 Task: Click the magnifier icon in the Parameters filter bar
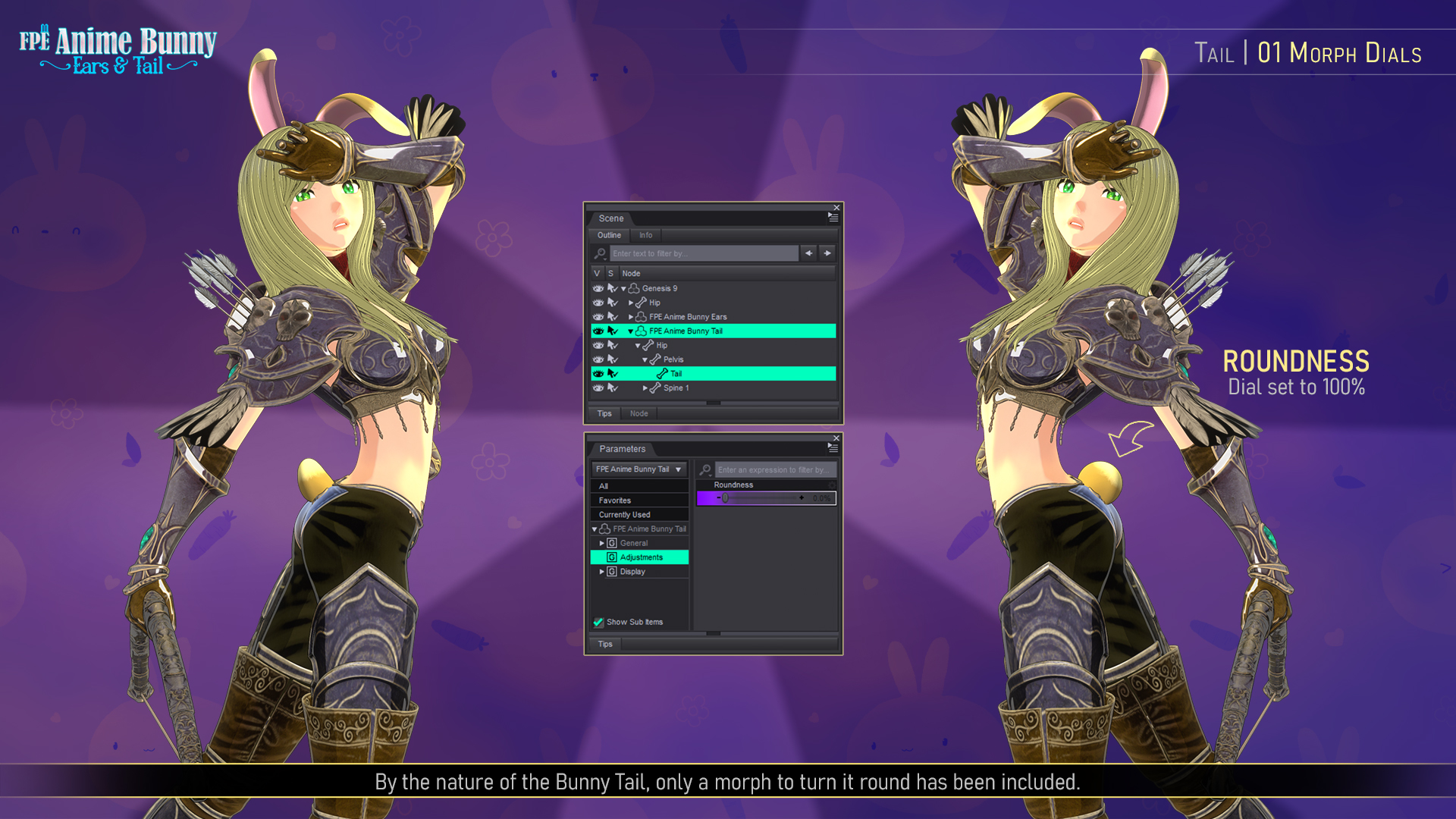point(705,469)
